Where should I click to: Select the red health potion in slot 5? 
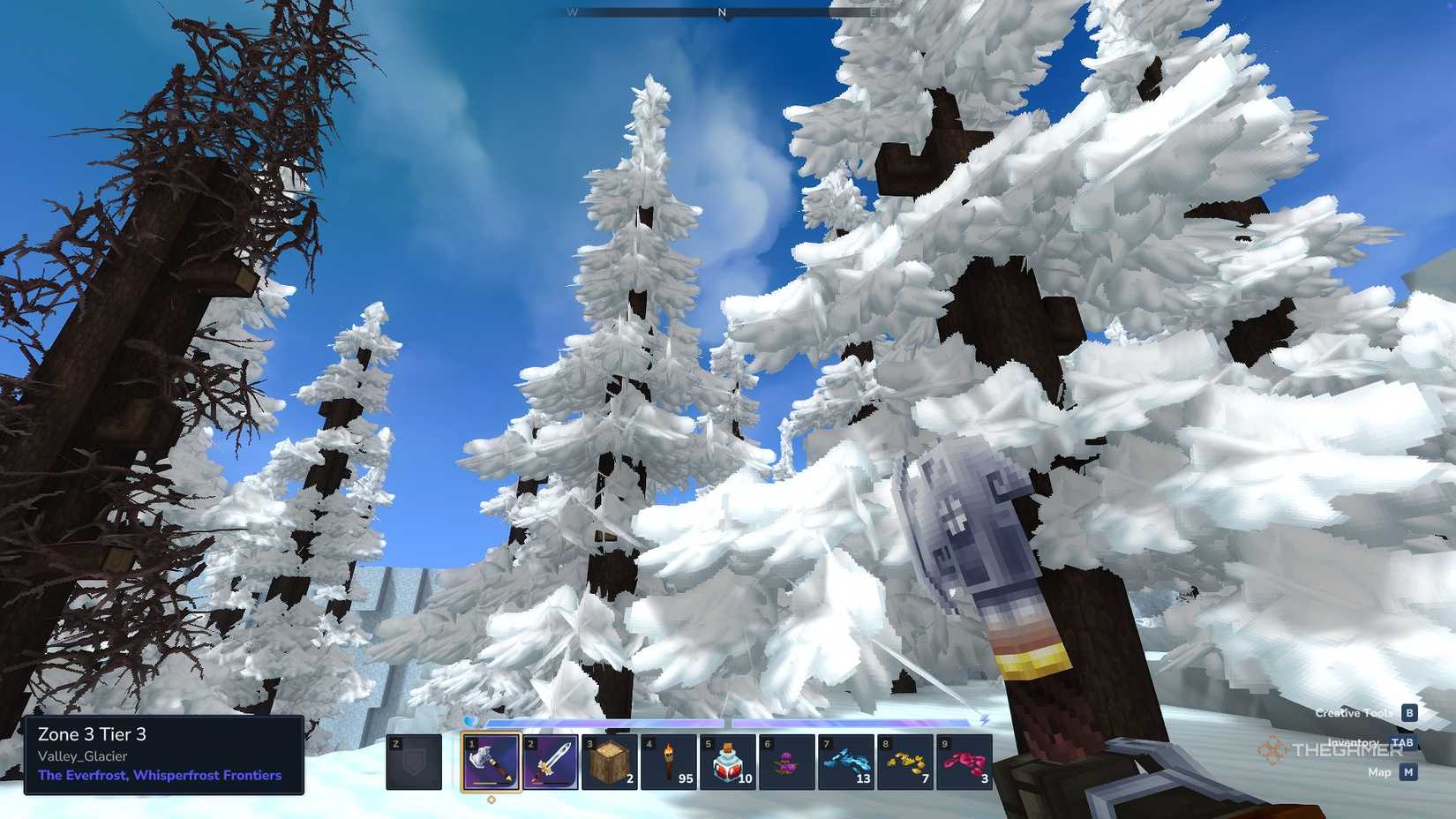coord(727,763)
